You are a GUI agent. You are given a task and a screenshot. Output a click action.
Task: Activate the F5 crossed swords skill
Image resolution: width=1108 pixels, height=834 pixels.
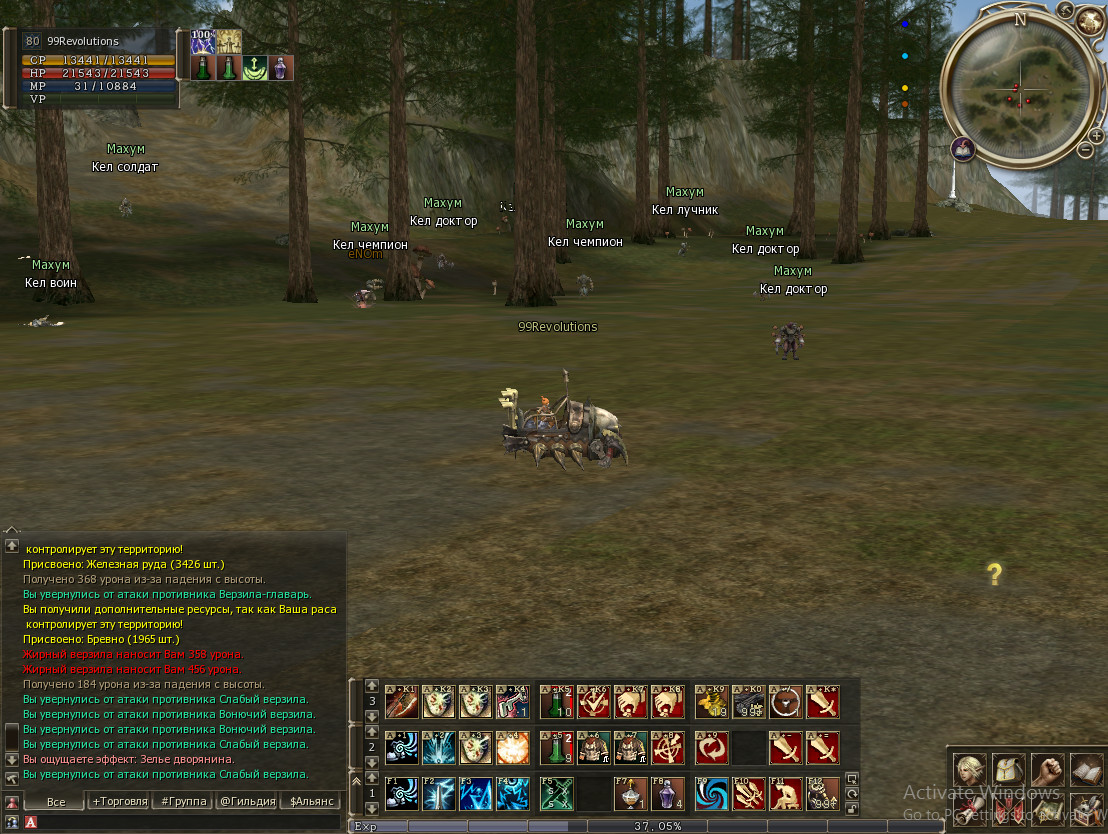555,794
